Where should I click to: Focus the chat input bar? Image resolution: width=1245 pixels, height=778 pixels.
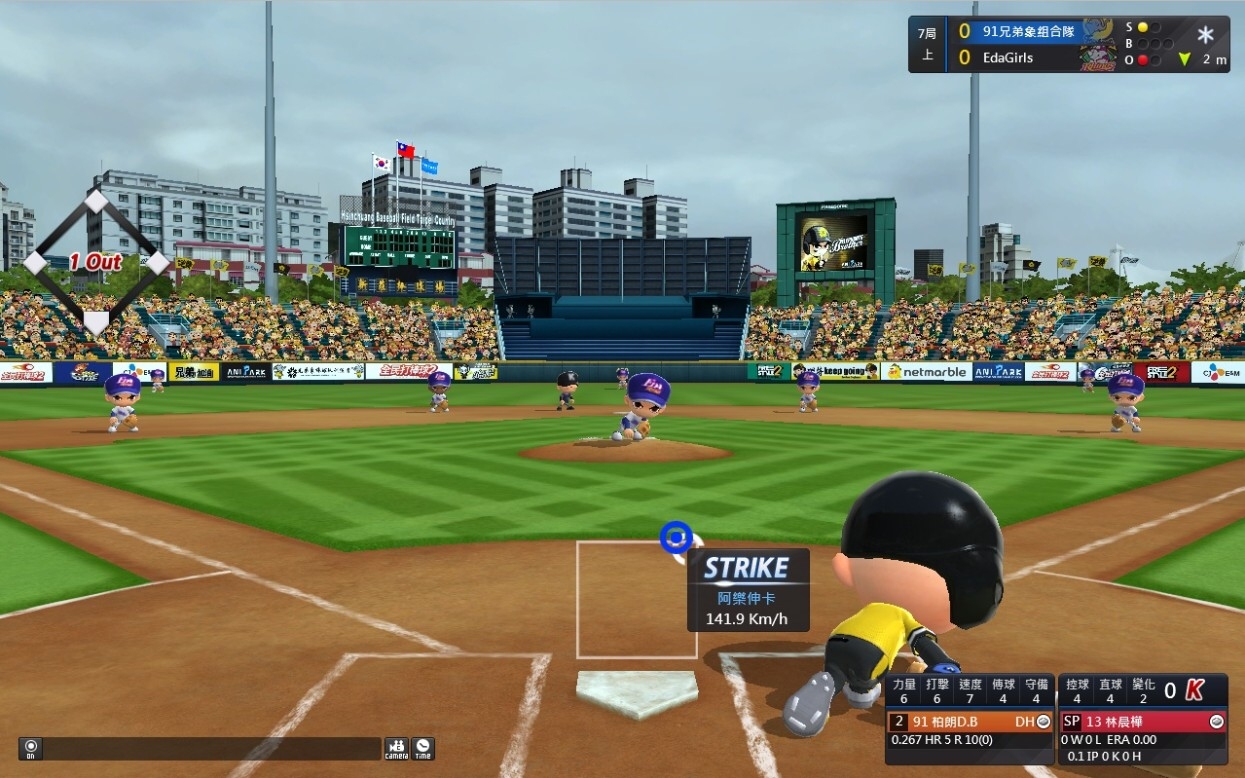(212, 748)
